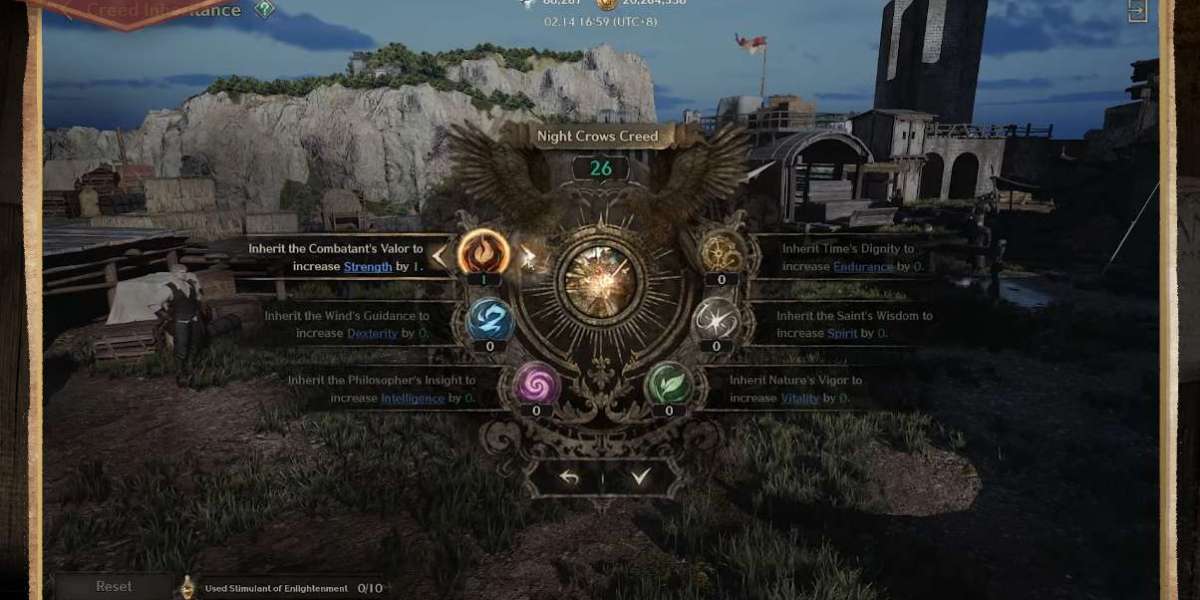This screenshot has width=1200, height=600.
Task: Select the flame Strength creed icon
Action: click(x=483, y=253)
